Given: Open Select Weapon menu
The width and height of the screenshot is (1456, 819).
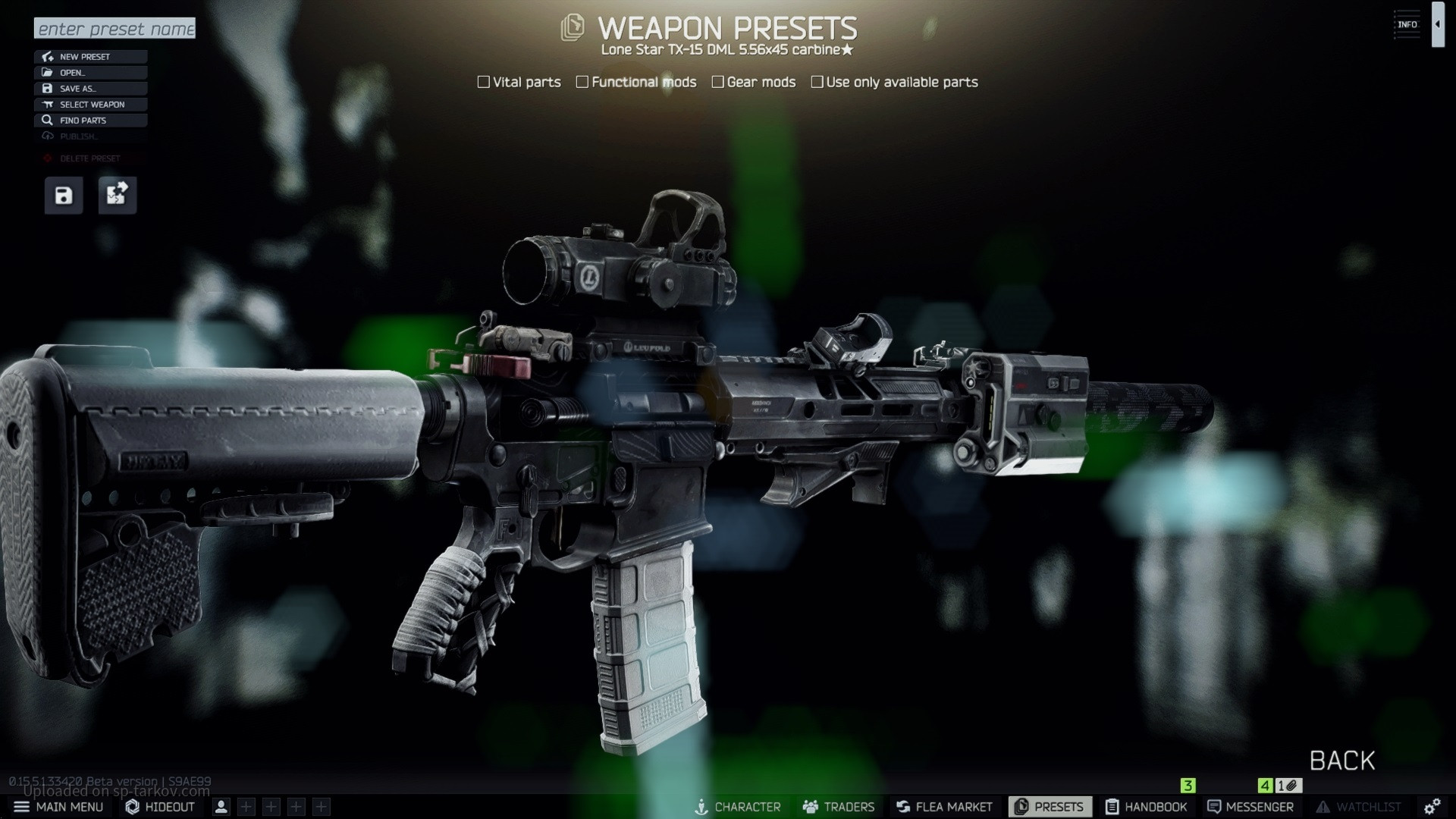Looking at the screenshot, I should pyautogui.click(x=90, y=105).
